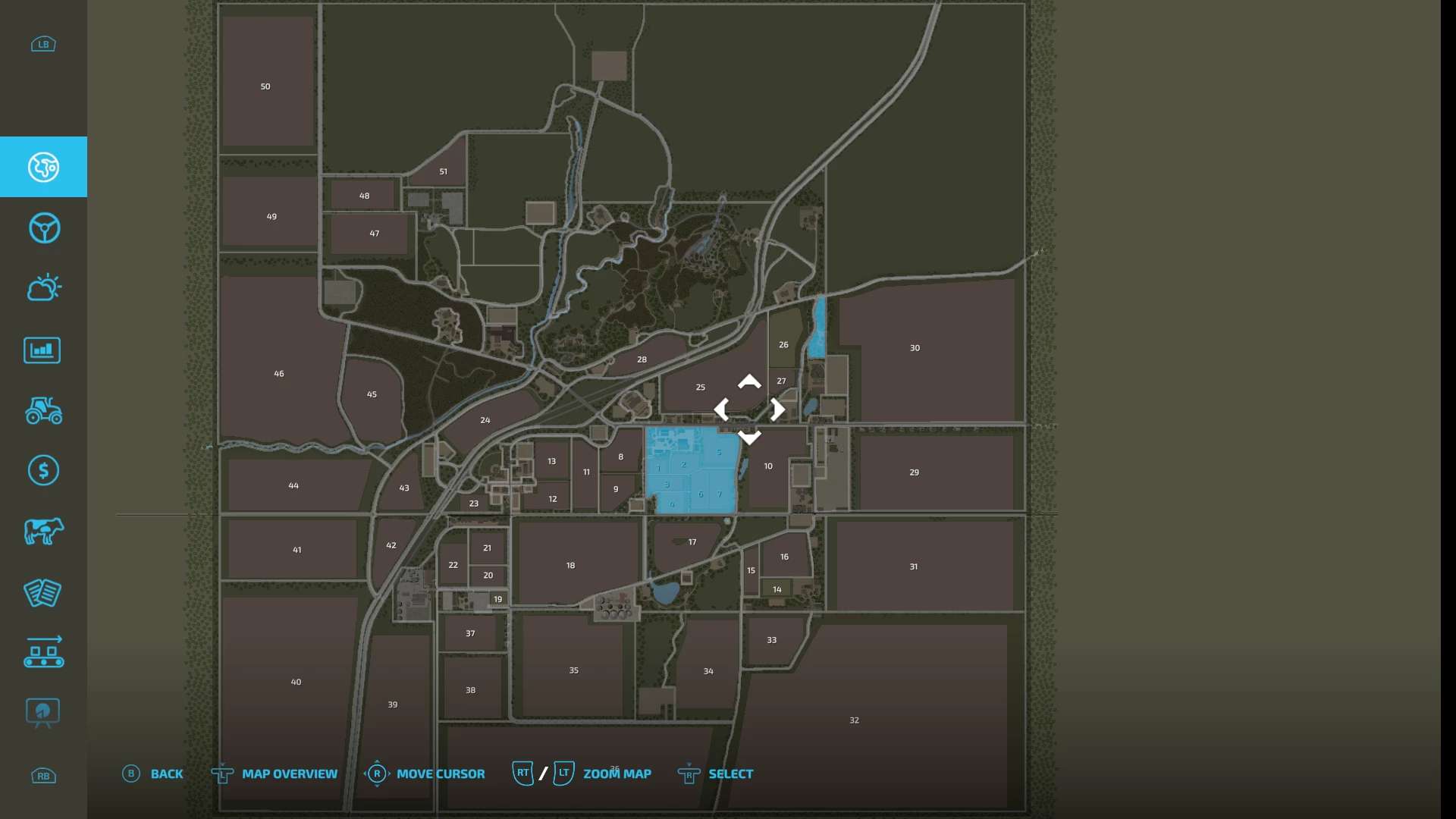Viewport: 1456px width, 819px height.
Task: Show the prices chart tab
Action: coord(42,350)
